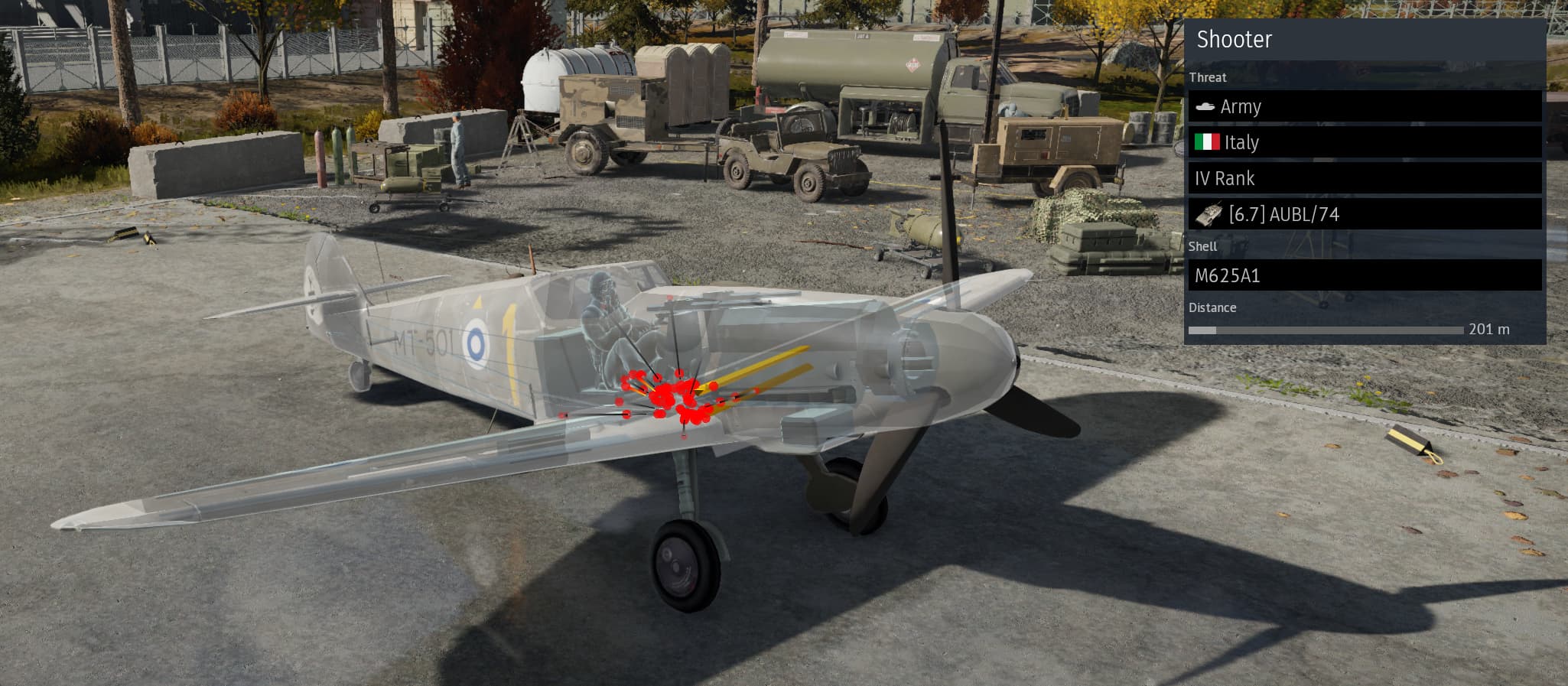Open the M625A1 shell dropdown
This screenshot has width=1568, height=686.
point(1364,275)
